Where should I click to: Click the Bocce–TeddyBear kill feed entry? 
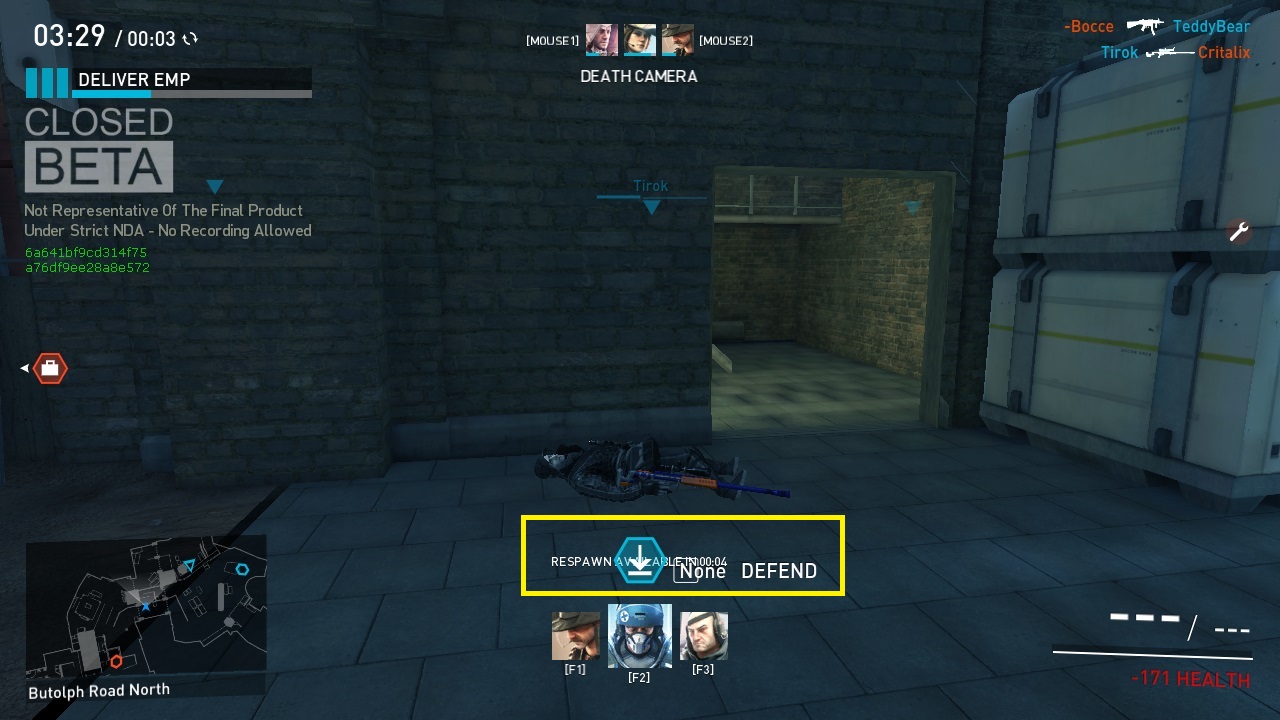click(x=1157, y=27)
